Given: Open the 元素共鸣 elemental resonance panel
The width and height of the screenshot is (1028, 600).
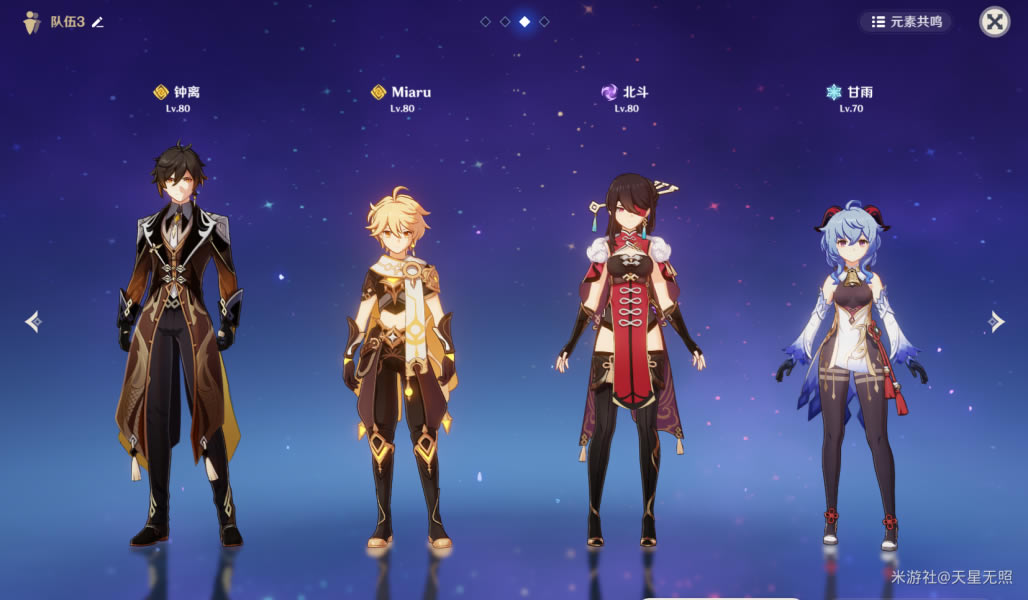Looking at the screenshot, I should point(906,22).
